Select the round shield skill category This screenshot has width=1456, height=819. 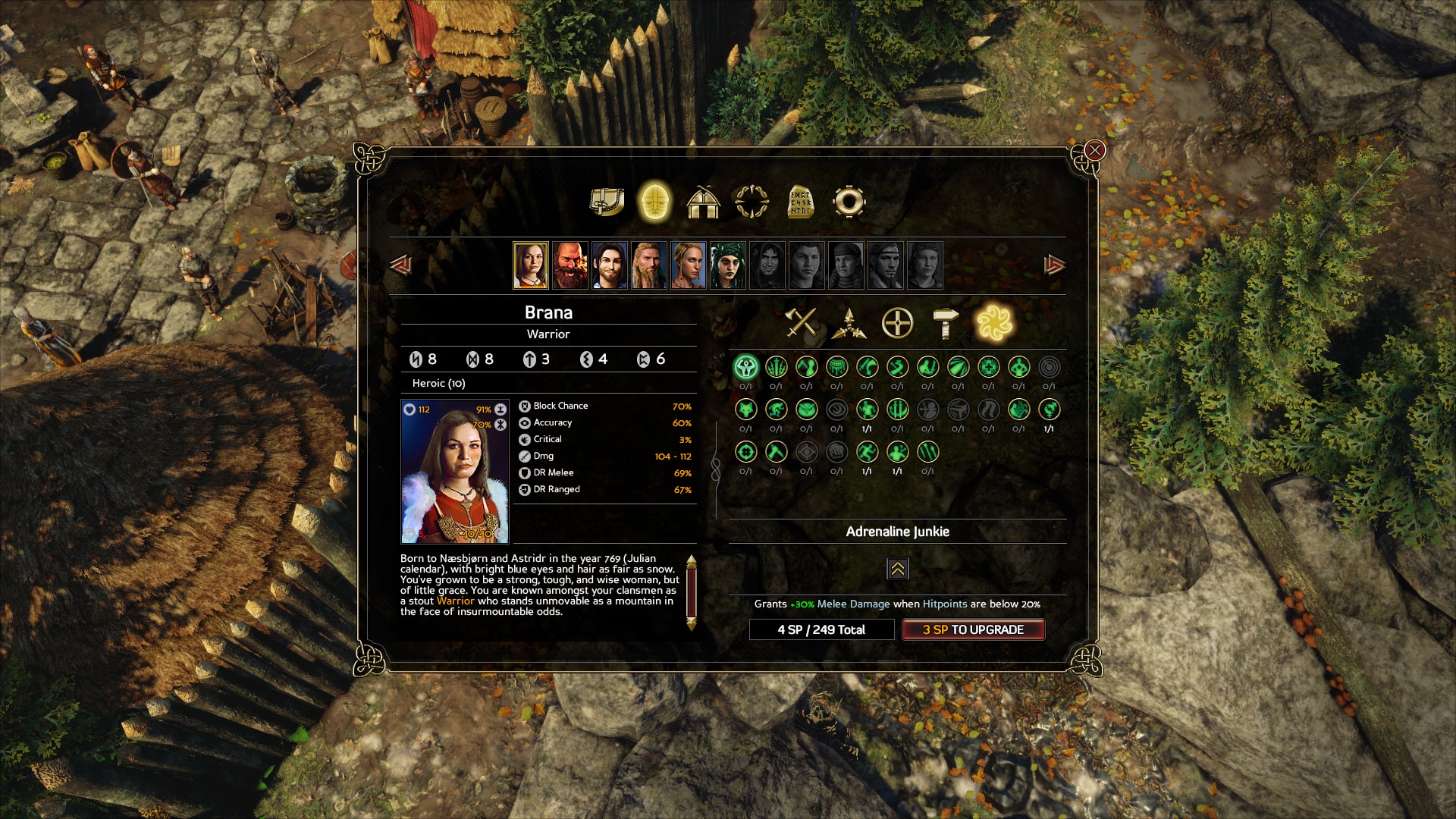(x=897, y=323)
